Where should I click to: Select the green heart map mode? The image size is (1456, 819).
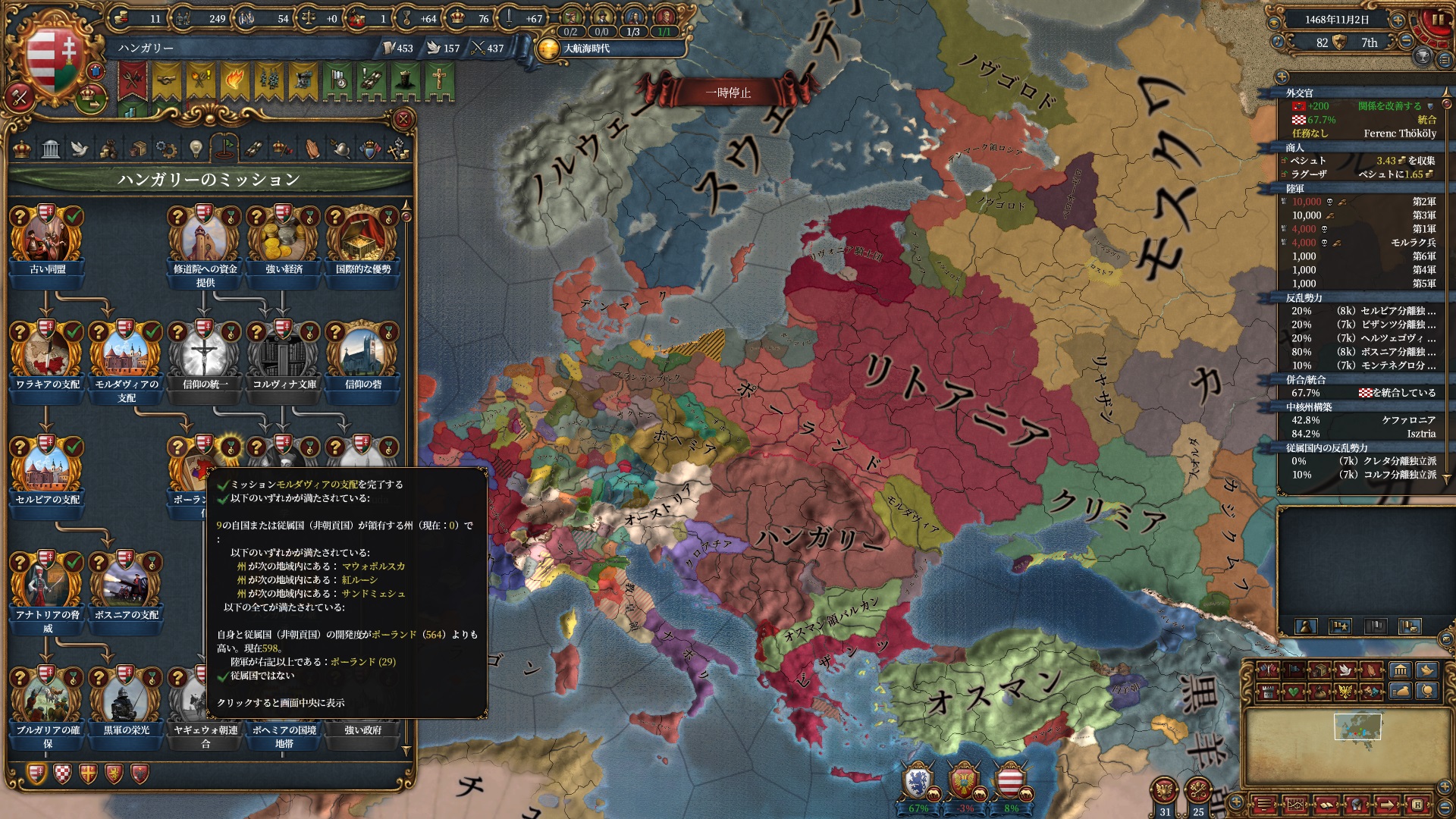coord(1294,692)
